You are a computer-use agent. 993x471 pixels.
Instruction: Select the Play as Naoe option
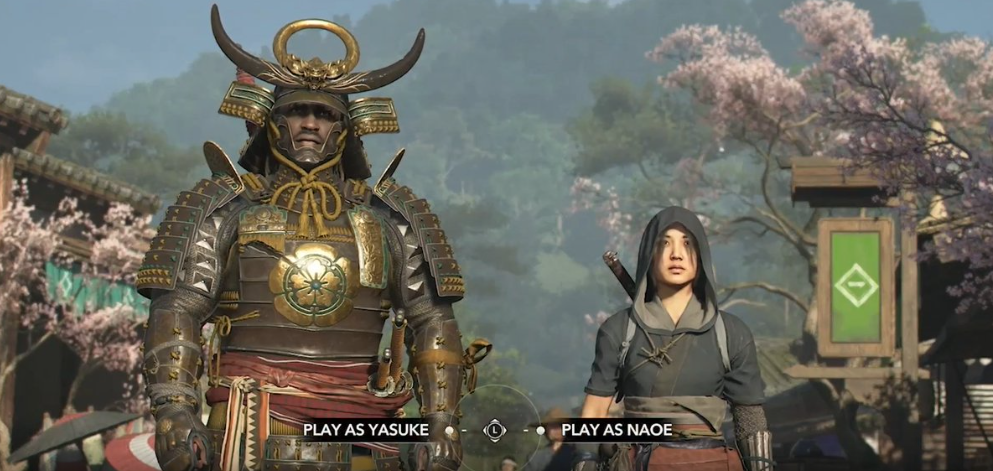tap(616, 430)
